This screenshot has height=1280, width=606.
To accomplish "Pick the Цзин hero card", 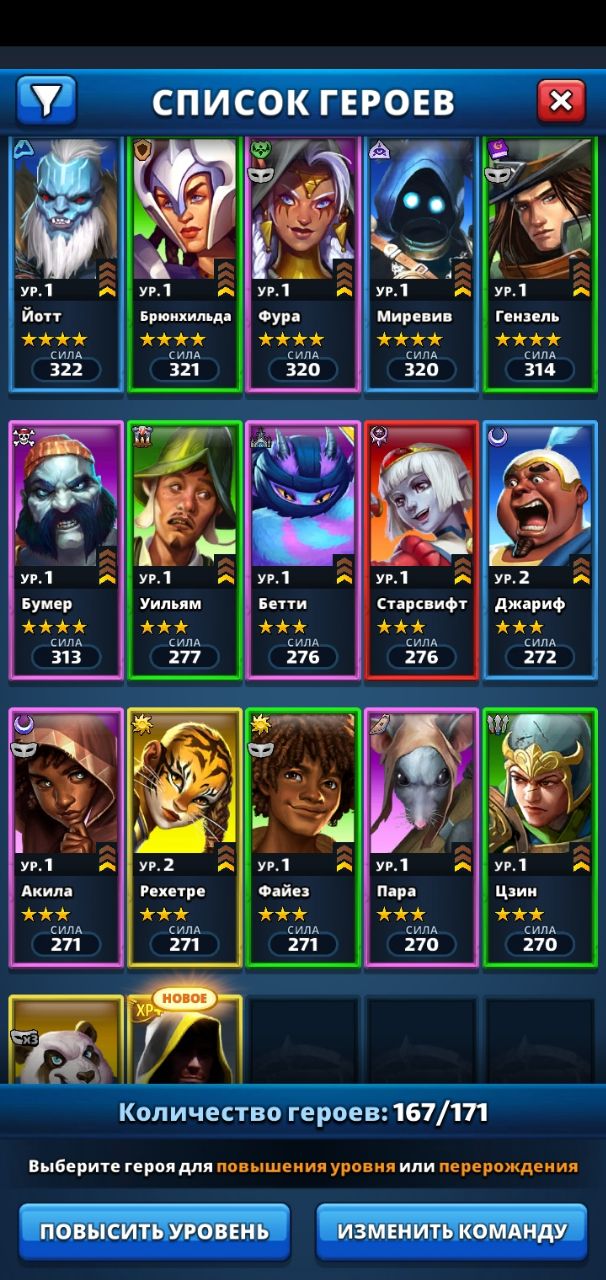I will 540,838.
